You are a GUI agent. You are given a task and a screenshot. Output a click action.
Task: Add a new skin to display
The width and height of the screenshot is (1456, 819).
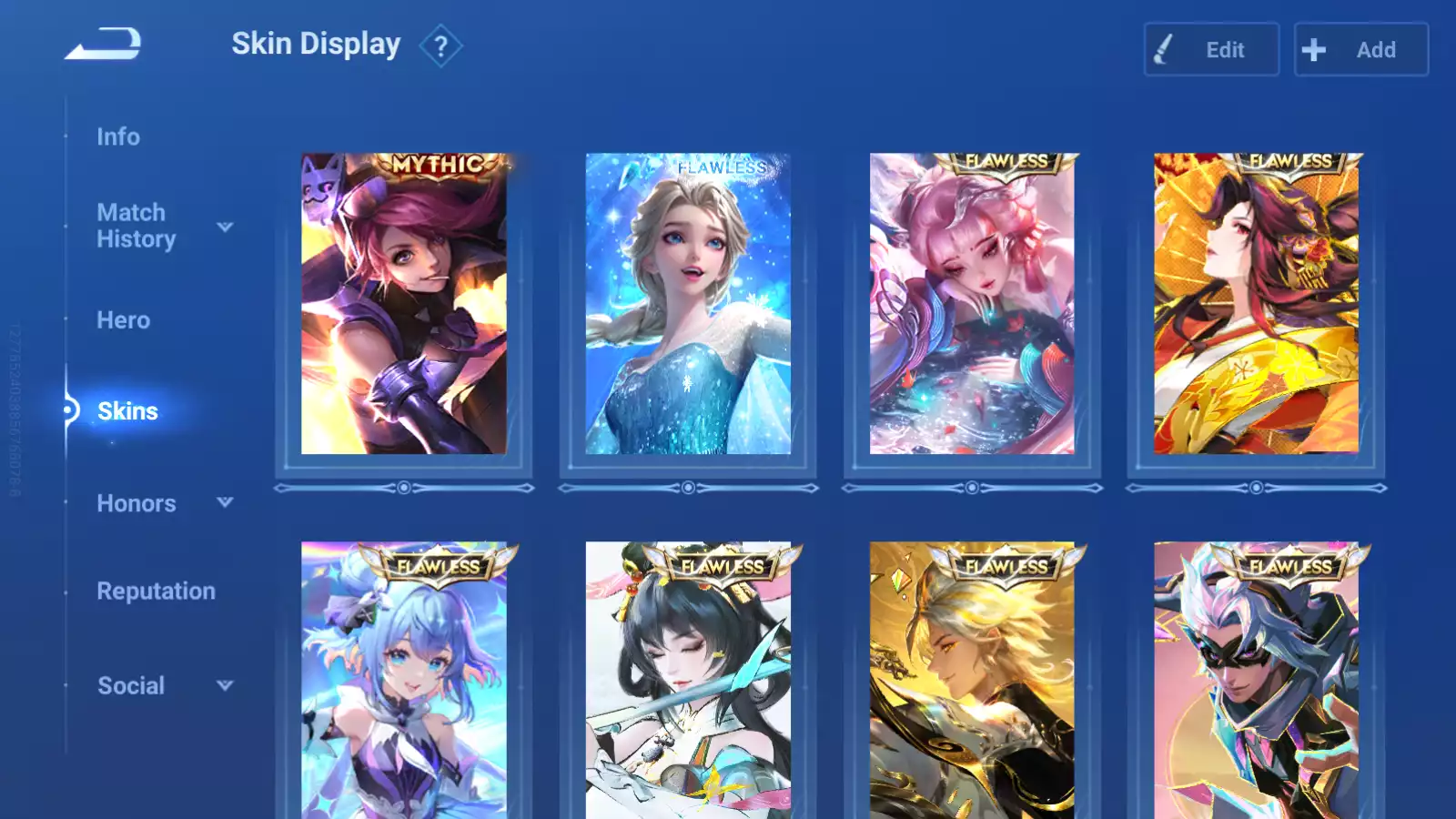pyautogui.click(x=1360, y=50)
